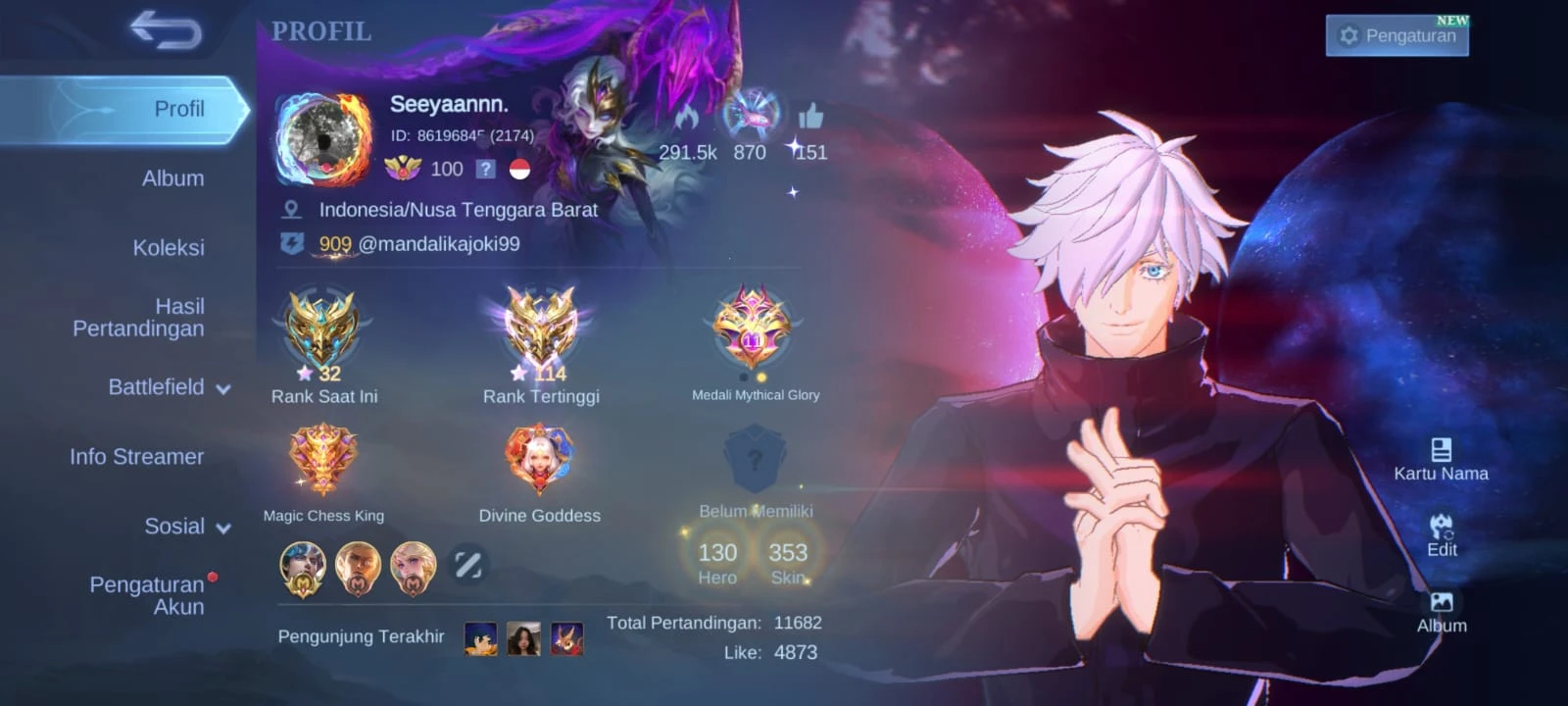Open Pengaturan Akun account settings

tap(147, 595)
